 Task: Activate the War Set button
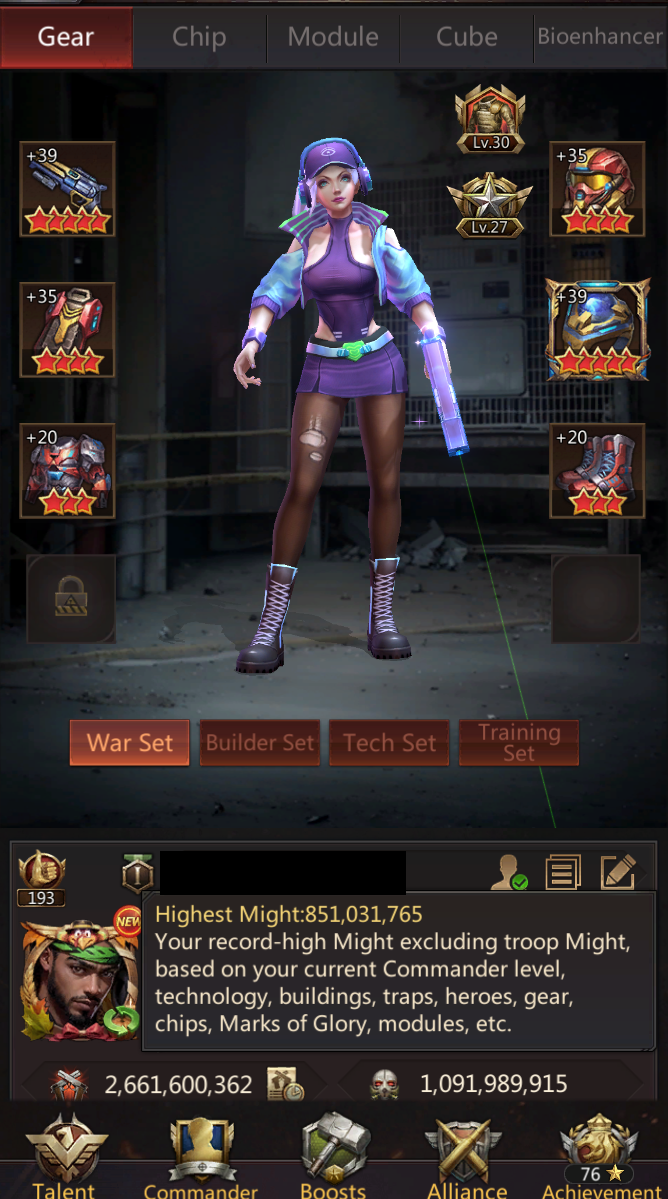(x=130, y=743)
